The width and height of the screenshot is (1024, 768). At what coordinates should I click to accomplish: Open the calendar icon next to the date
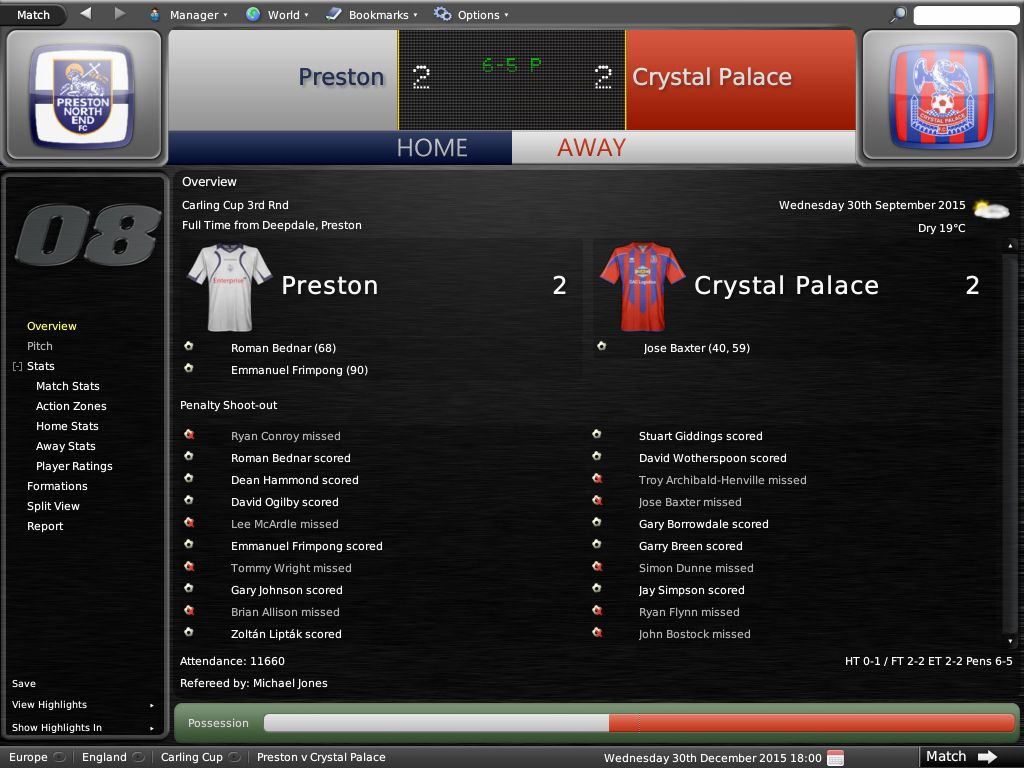click(x=836, y=757)
